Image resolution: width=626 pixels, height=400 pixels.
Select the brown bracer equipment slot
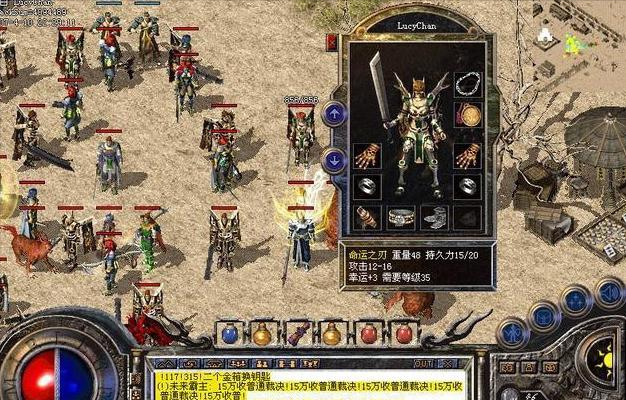(367, 217)
